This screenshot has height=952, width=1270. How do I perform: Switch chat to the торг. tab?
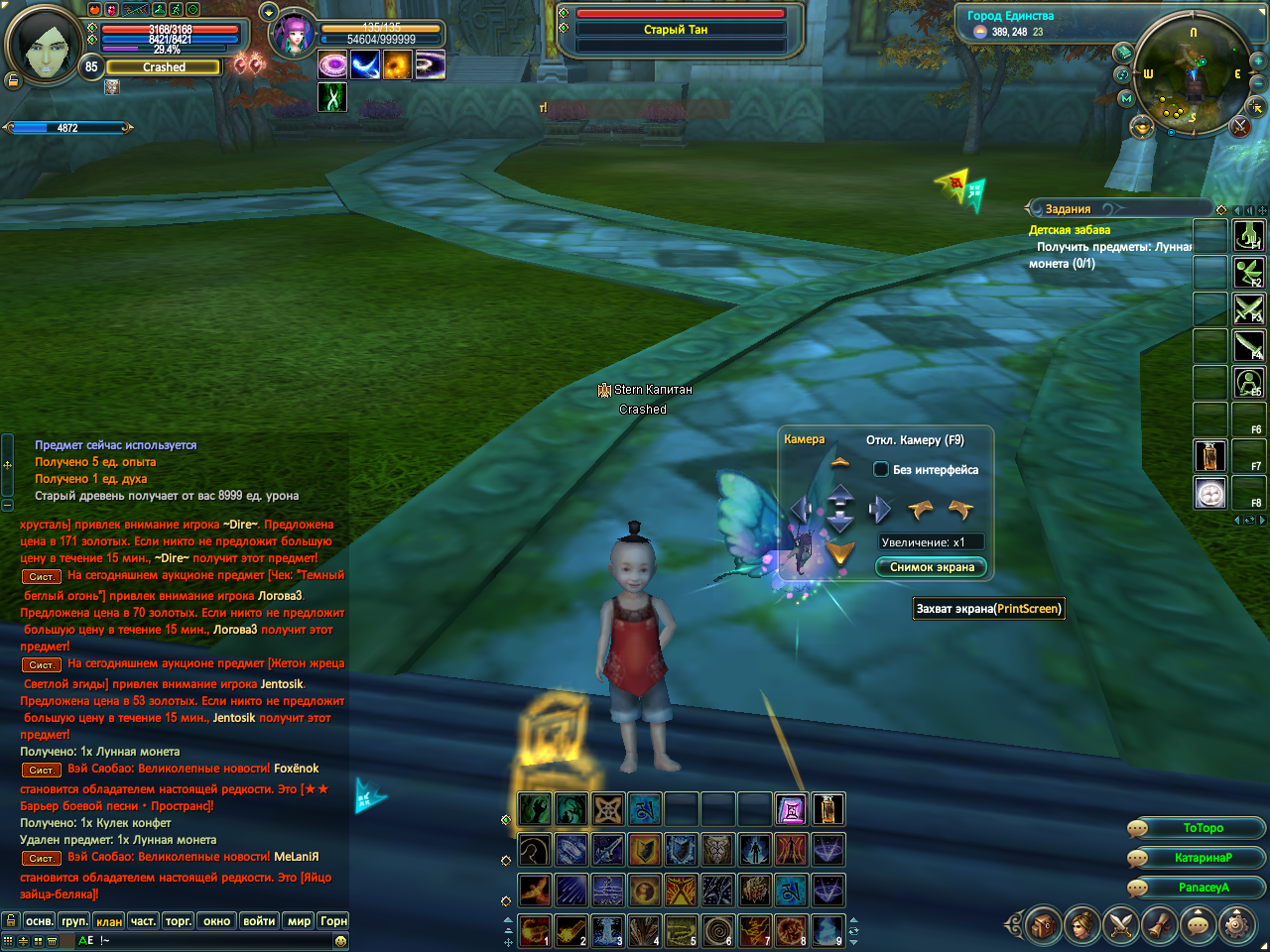179,921
